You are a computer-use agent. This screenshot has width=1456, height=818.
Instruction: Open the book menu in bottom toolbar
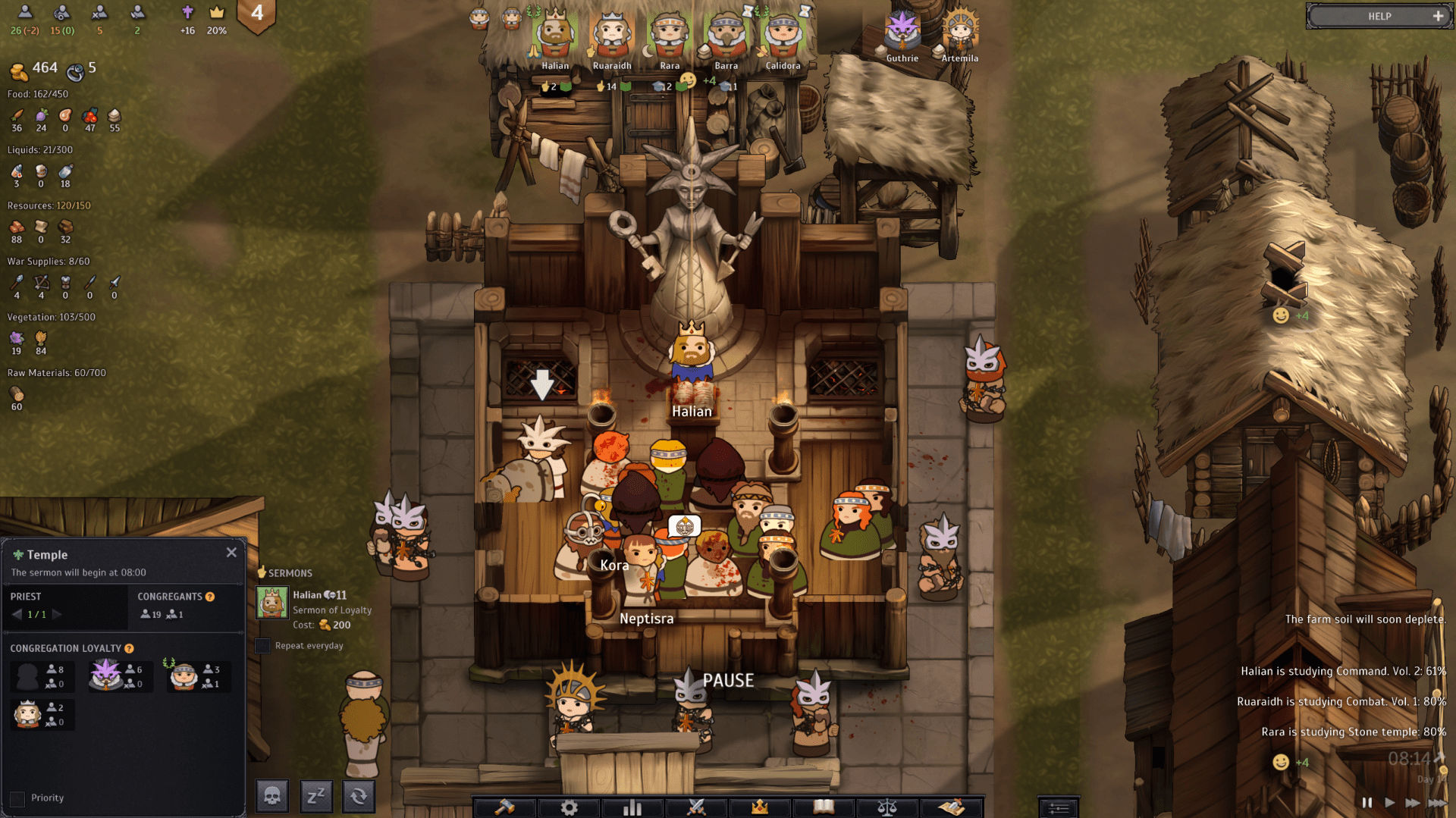coord(824,807)
